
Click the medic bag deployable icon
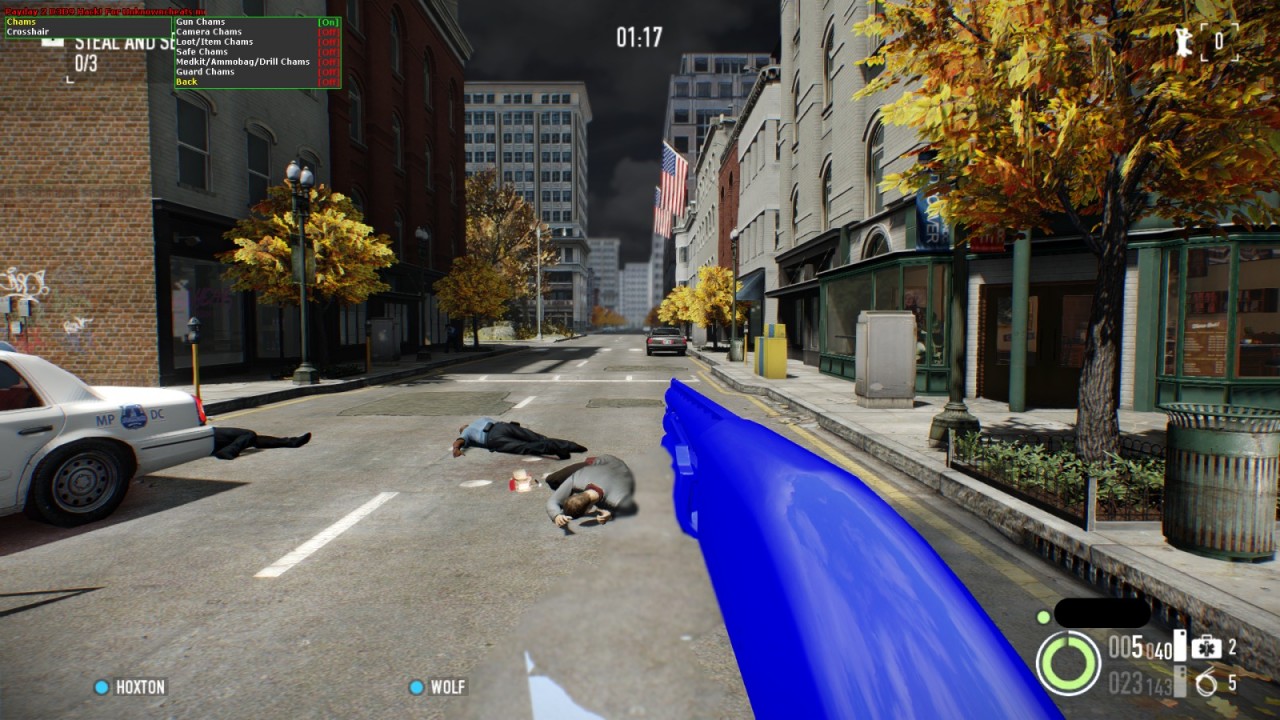[x=1205, y=647]
